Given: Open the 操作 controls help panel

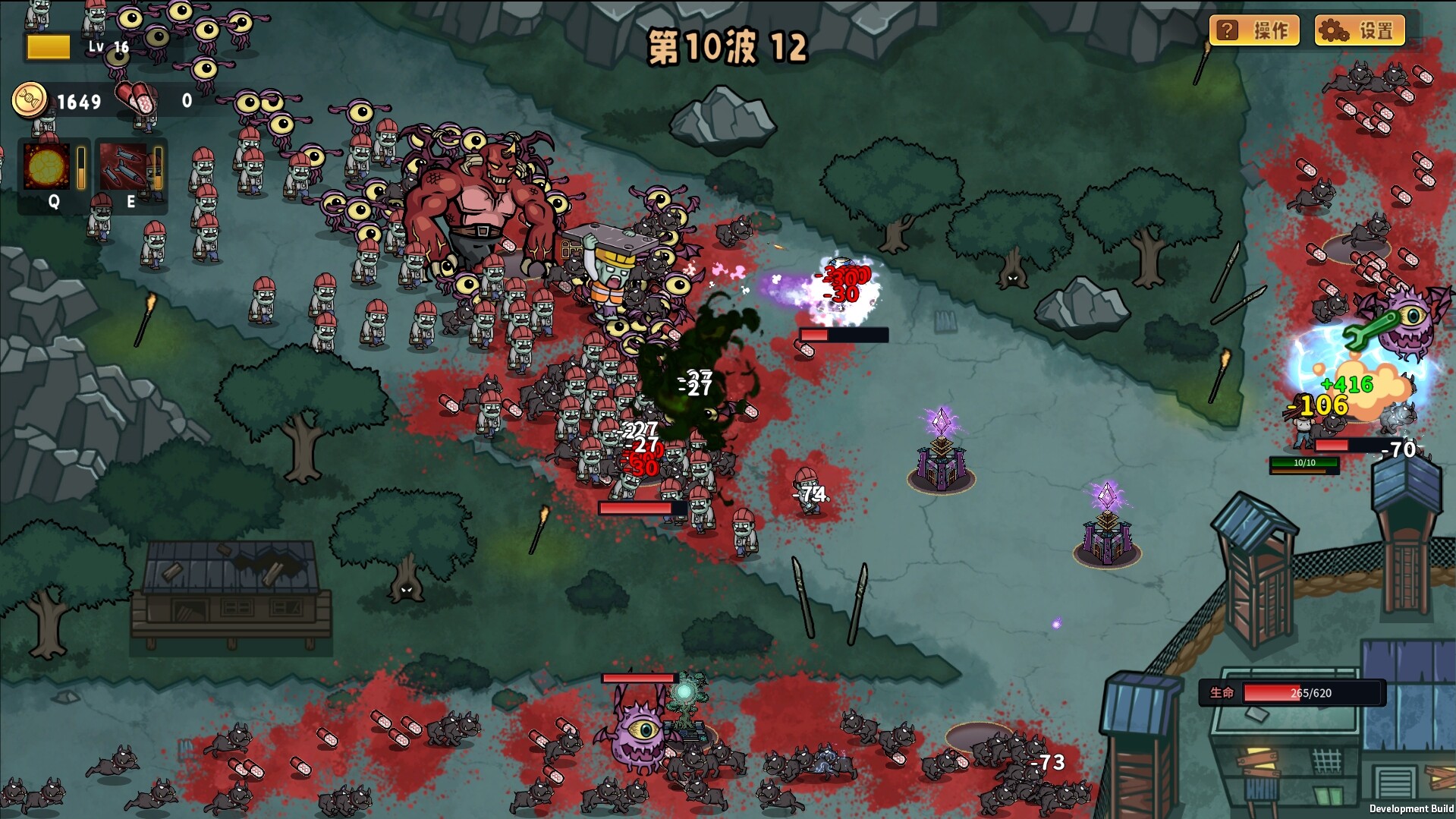Looking at the screenshot, I should click(x=1253, y=30).
